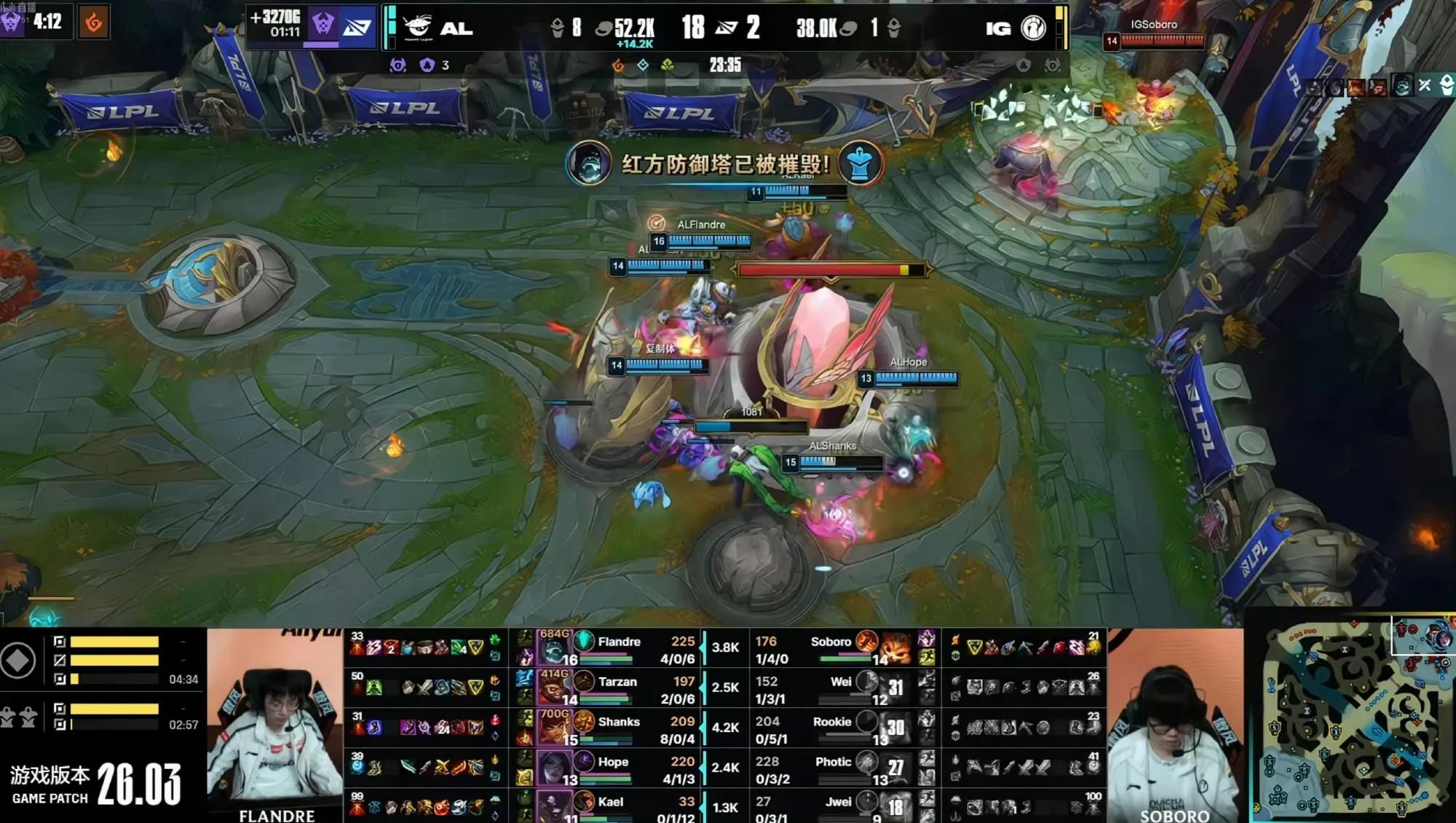Click the IG team logo in top bar

click(1033, 28)
